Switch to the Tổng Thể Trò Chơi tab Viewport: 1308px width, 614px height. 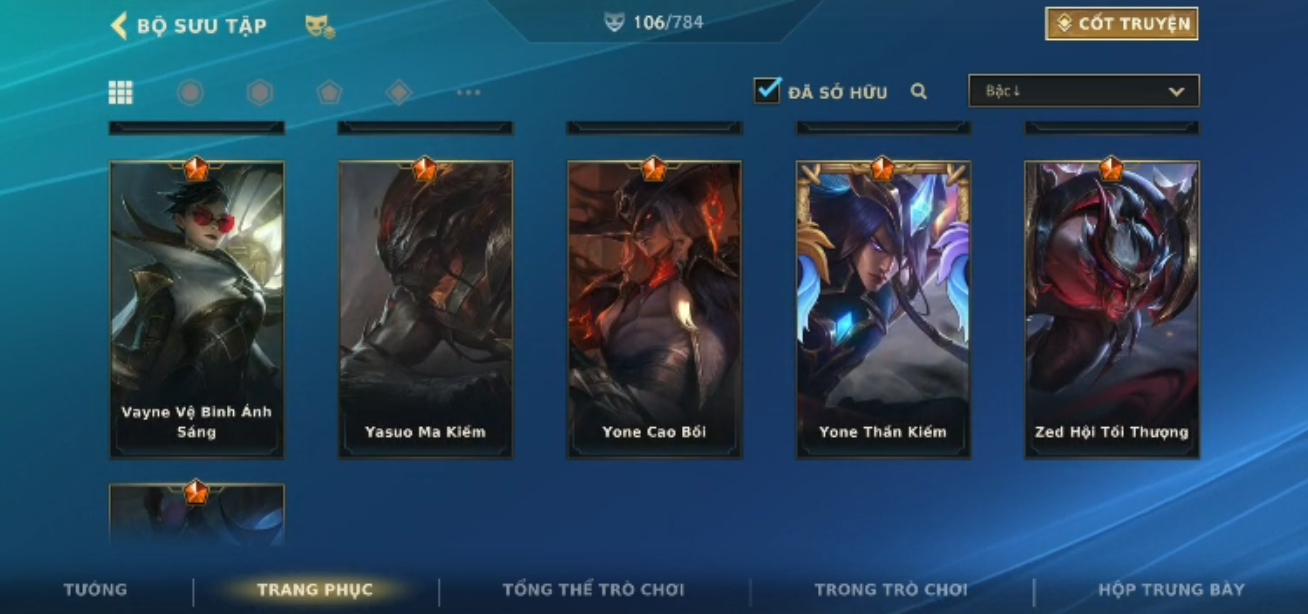pos(593,589)
